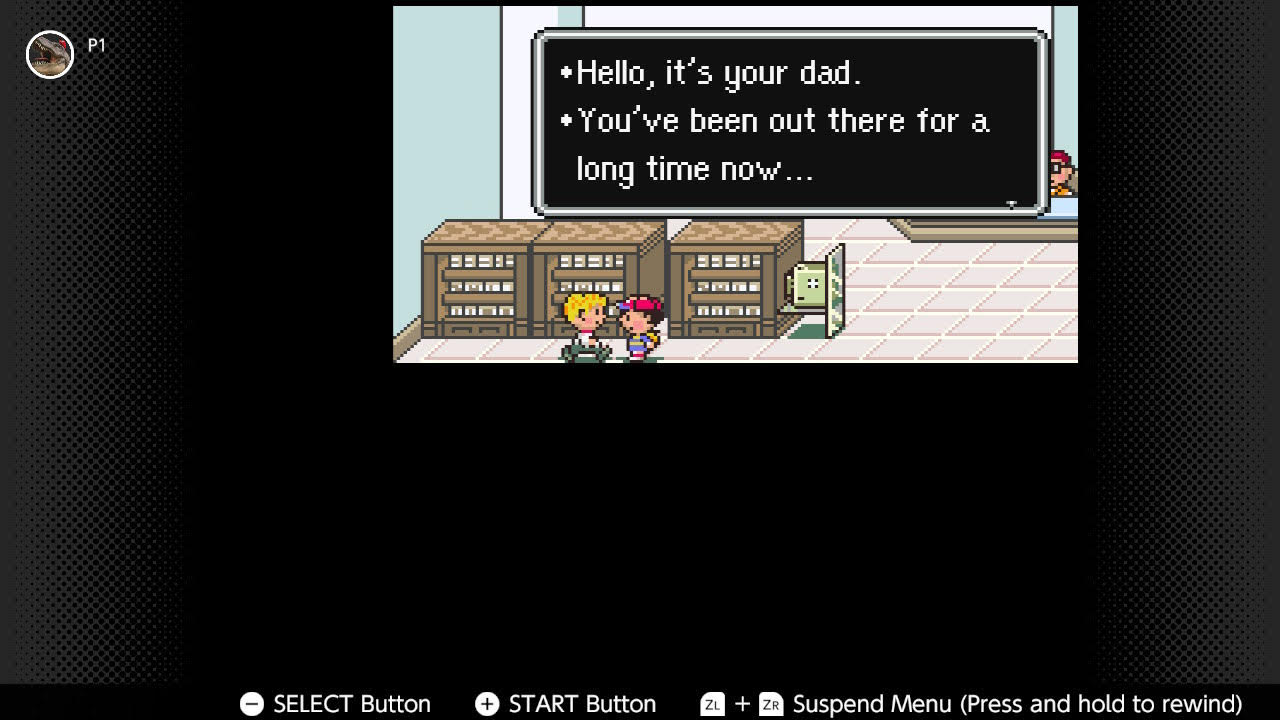Toggle the P1 controller indicator

pos(95,43)
